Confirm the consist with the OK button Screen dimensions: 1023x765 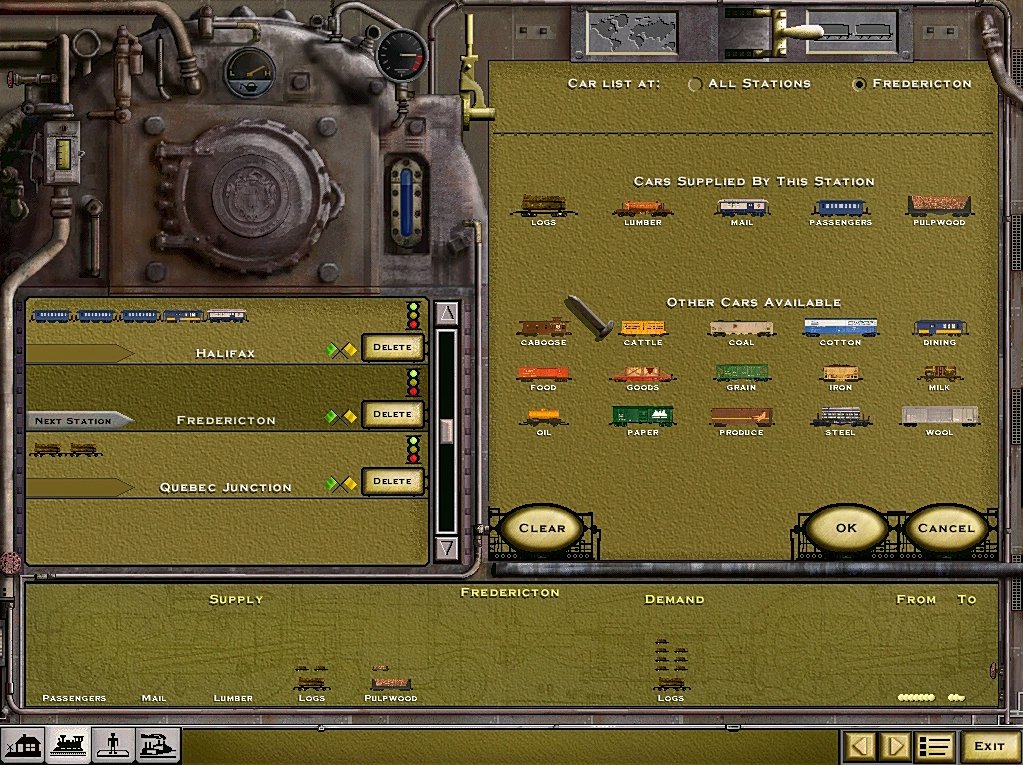tap(846, 528)
